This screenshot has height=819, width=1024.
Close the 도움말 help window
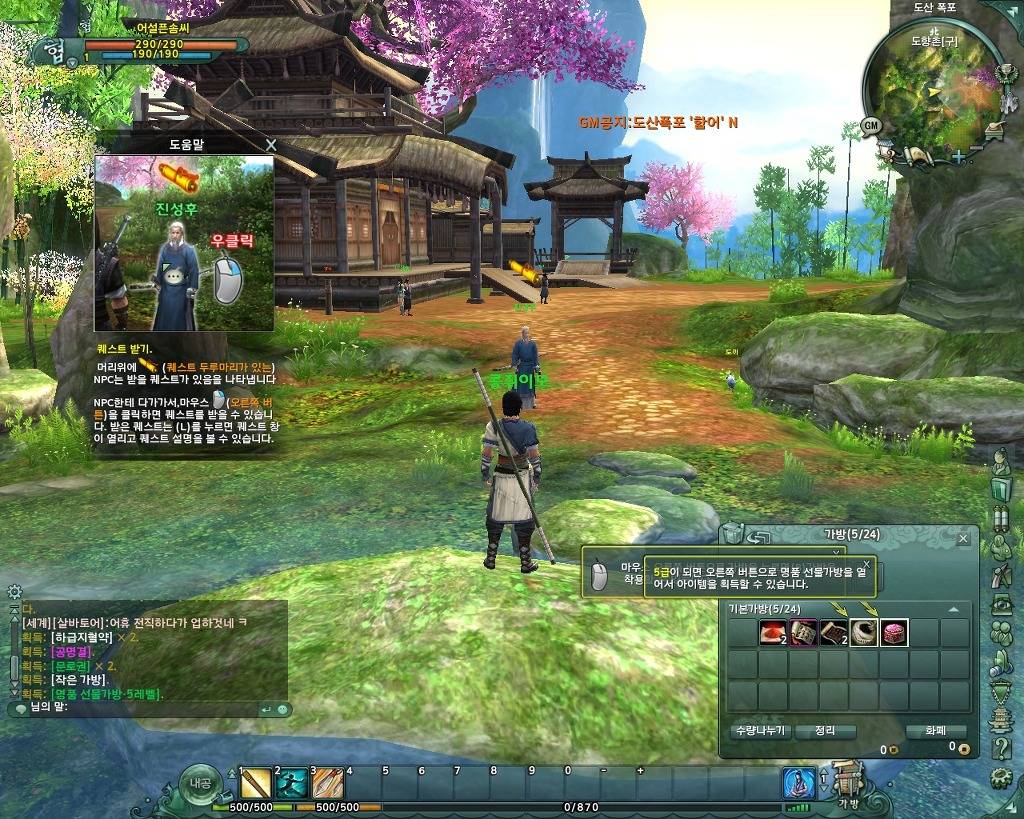[x=270, y=145]
